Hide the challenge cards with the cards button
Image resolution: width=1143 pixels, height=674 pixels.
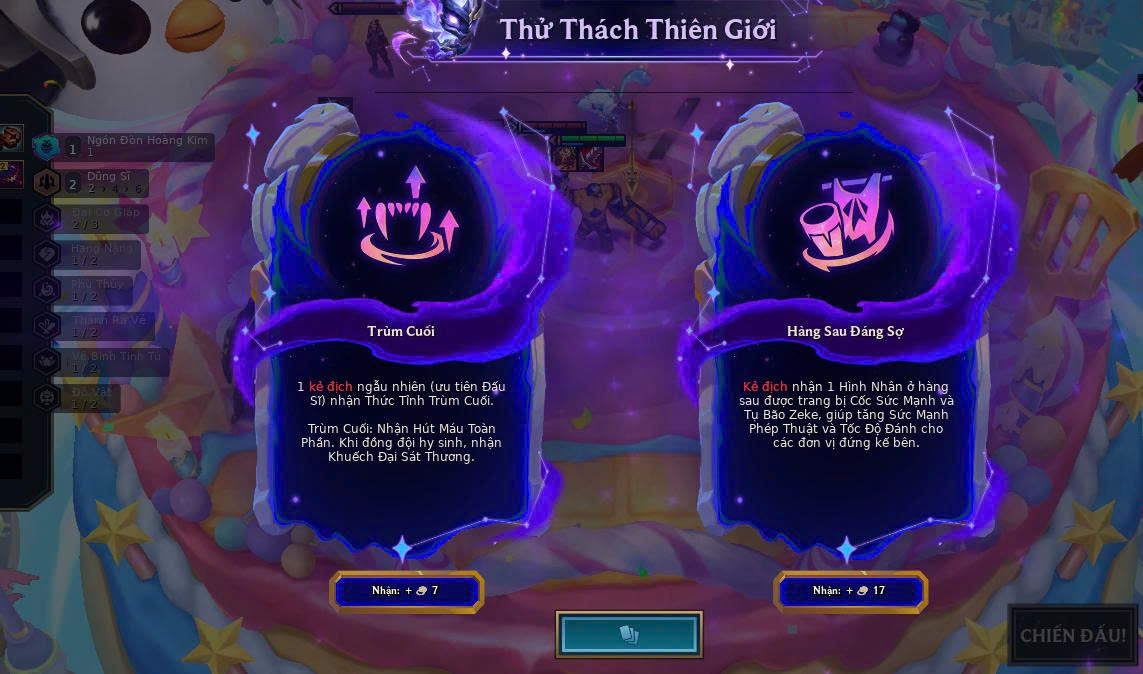(629, 635)
